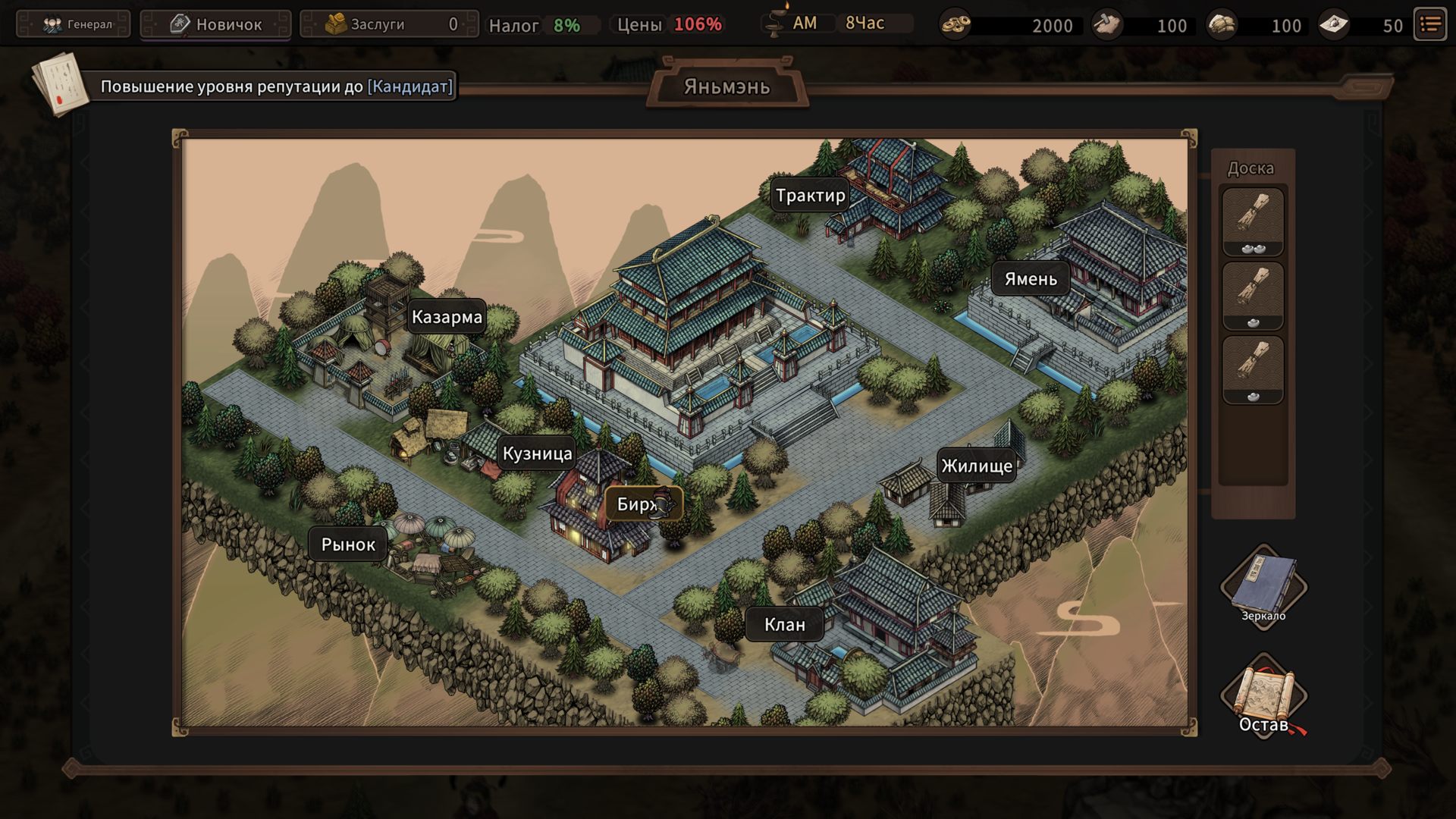Open the list menu icon

tap(1430, 24)
